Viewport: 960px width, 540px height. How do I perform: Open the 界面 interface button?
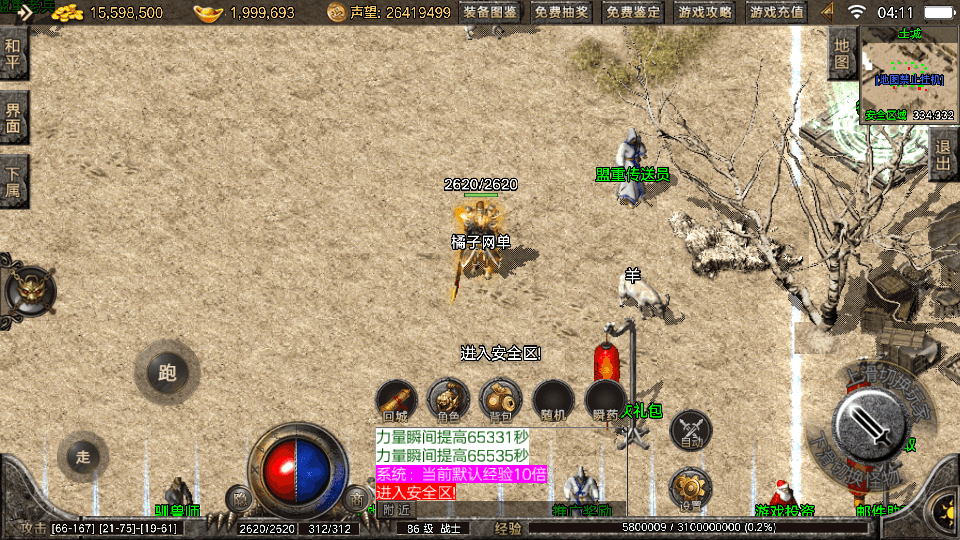tap(14, 118)
